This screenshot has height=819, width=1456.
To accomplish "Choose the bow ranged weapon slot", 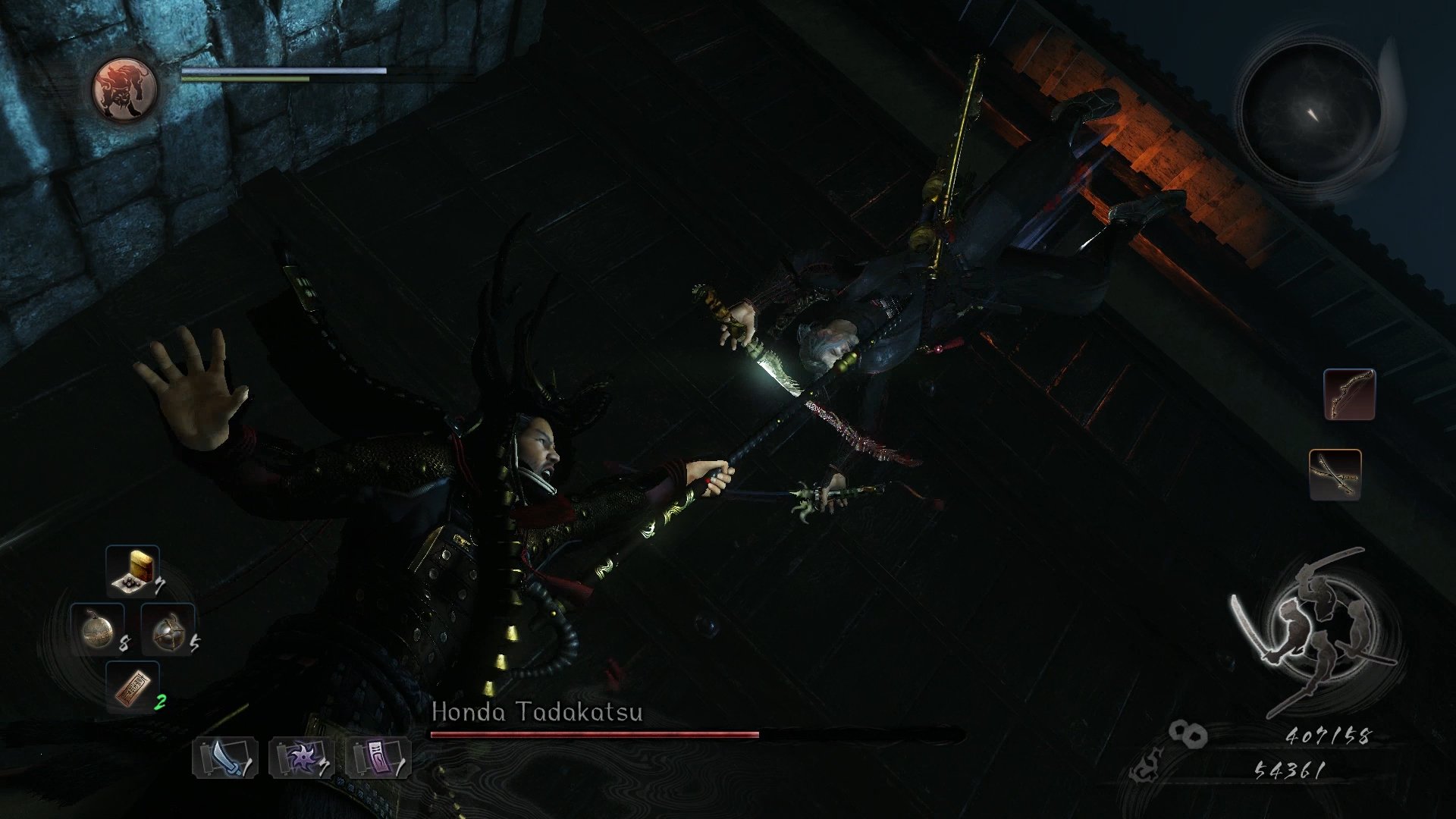I will coord(1349,394).
